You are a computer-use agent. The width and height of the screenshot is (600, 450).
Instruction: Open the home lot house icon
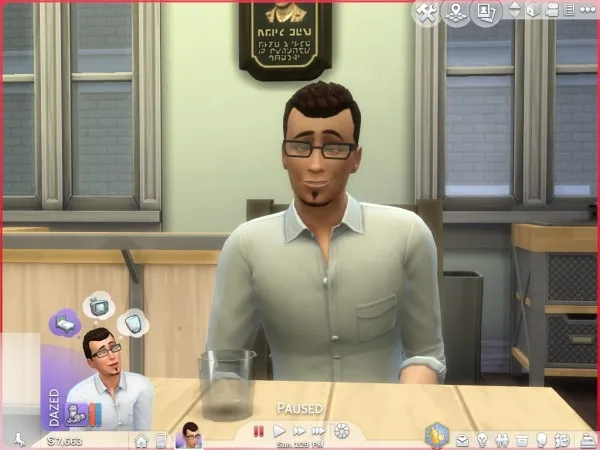tap(141, 439)
